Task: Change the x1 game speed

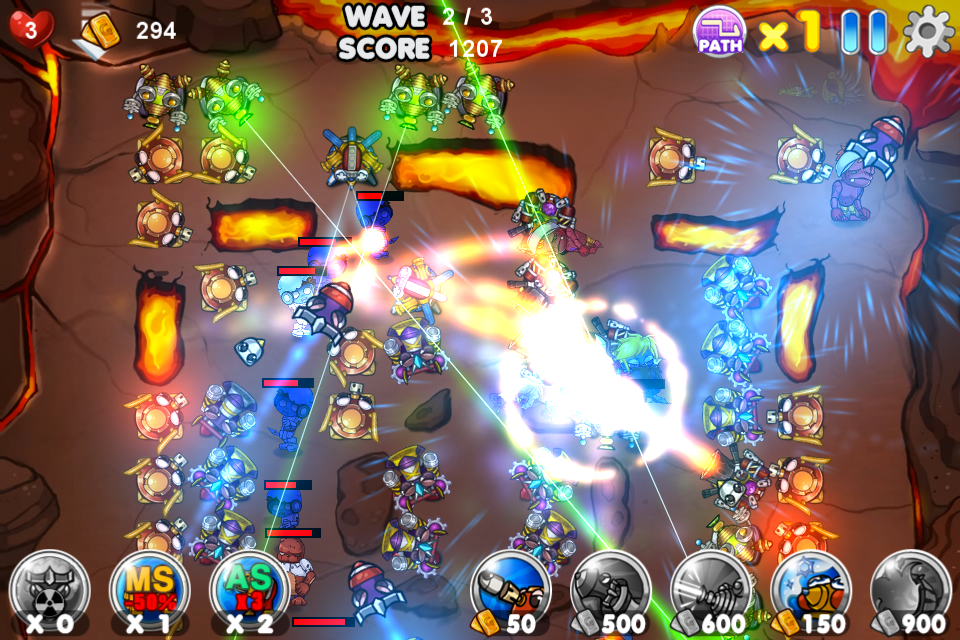Action: (789, 33)
